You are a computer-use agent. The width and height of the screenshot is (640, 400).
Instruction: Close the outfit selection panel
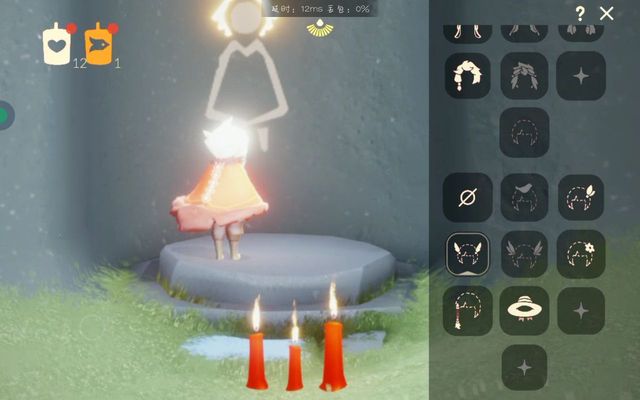607,13
